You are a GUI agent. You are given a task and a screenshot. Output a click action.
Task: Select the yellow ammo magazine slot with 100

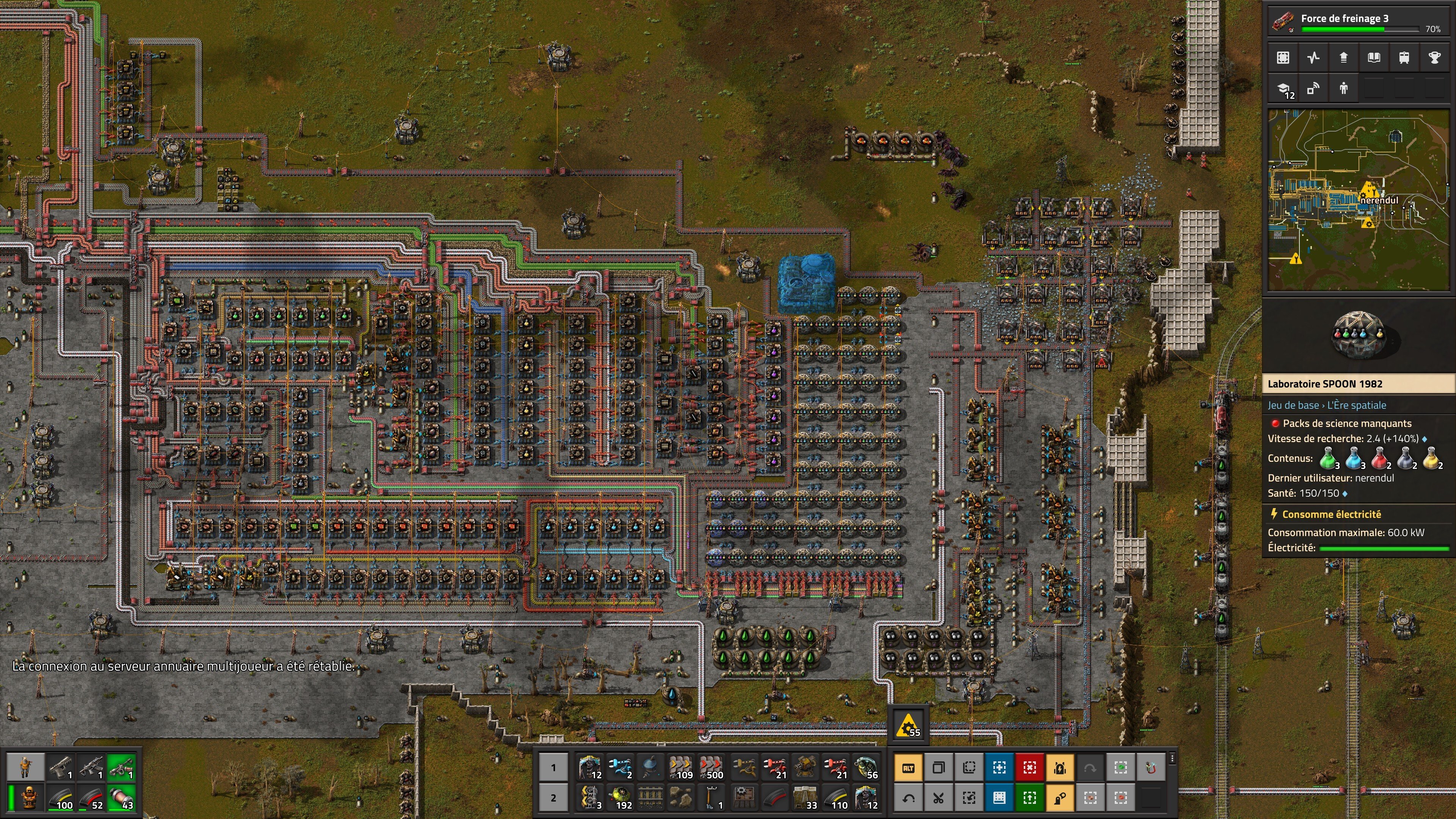(61, 797)
